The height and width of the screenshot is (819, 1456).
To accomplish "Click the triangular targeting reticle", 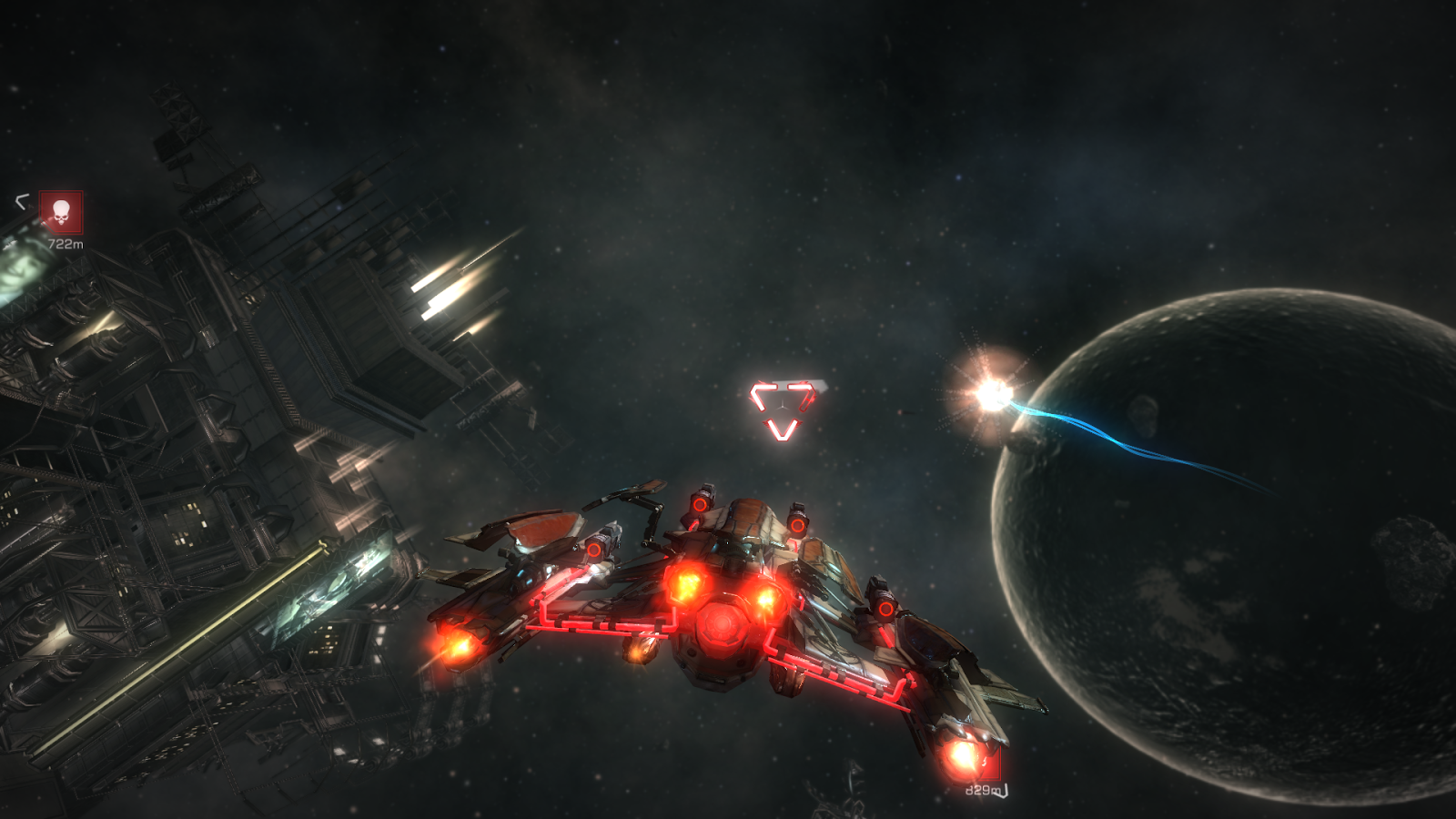I will tap(784, 408).
